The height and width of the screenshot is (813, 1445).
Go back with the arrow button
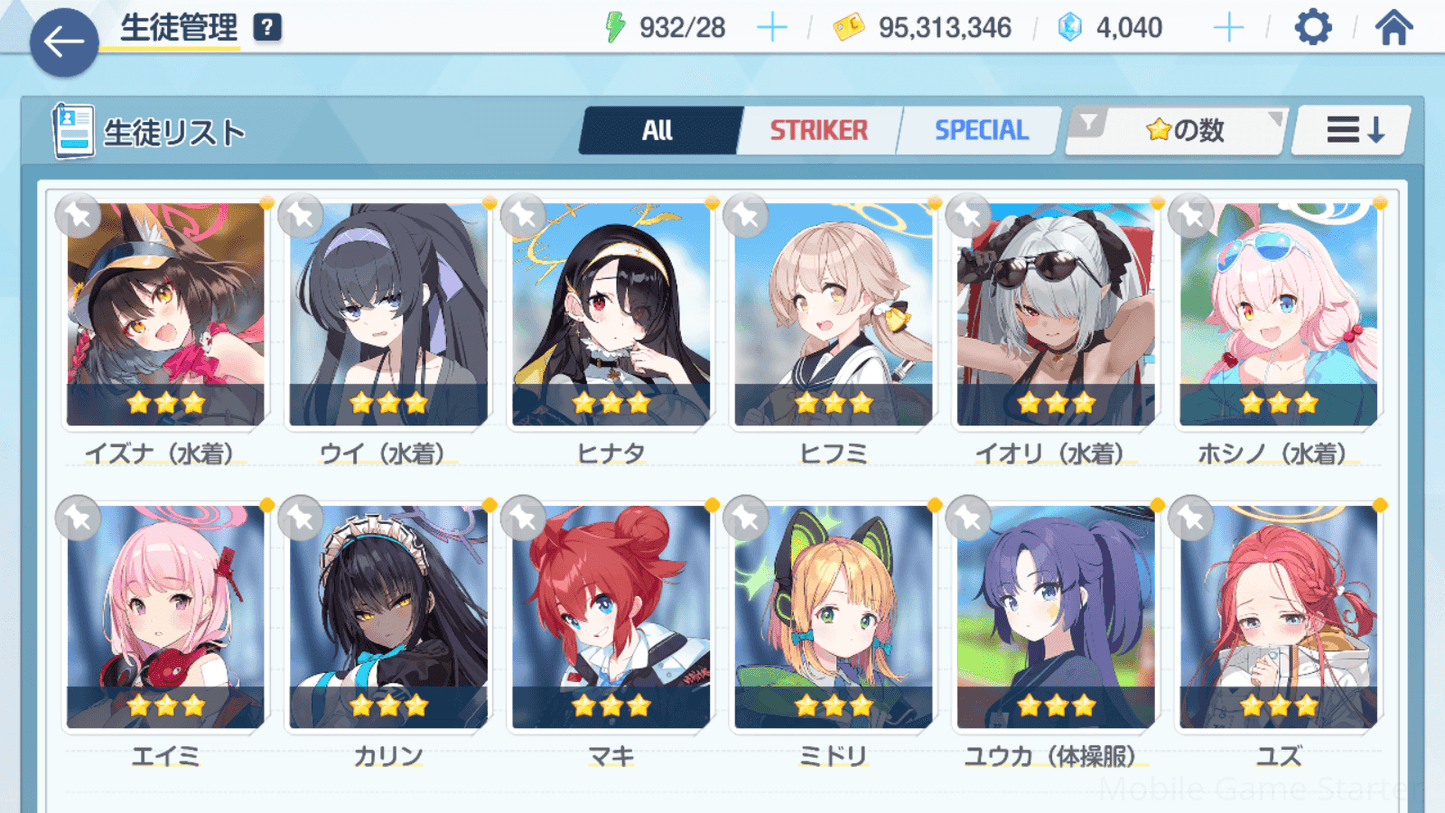click(64, 42)
